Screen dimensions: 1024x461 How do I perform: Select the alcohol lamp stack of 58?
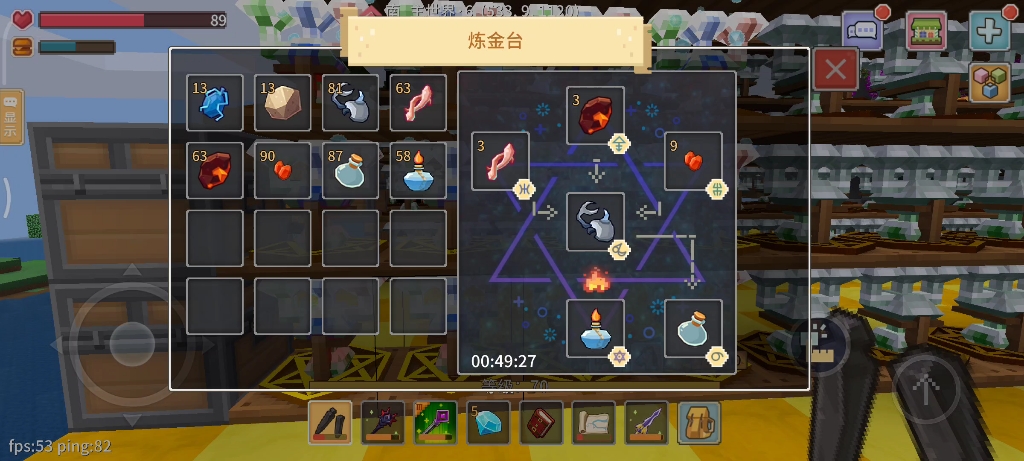418,170
